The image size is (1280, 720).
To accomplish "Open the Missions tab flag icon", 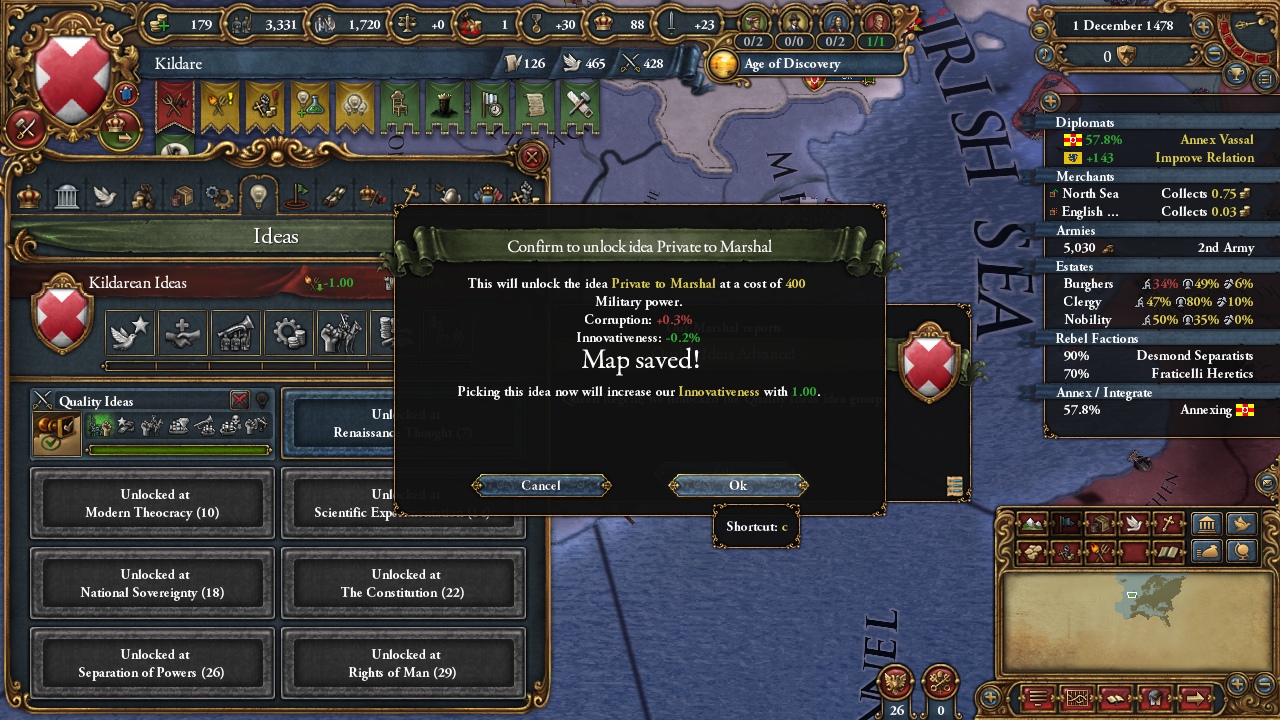I will click(x=299, y=195).
